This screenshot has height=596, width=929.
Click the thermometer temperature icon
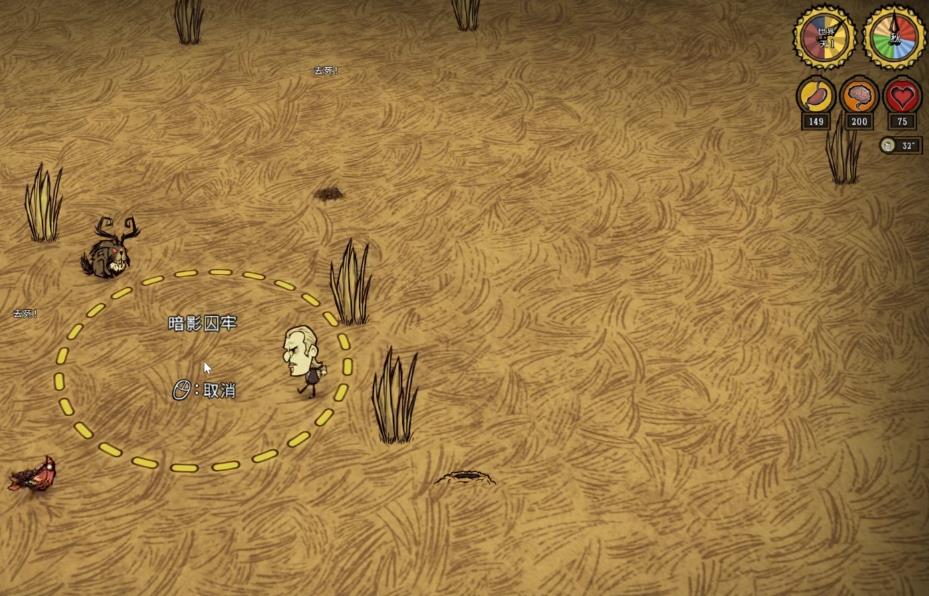[x=888, y=145]
